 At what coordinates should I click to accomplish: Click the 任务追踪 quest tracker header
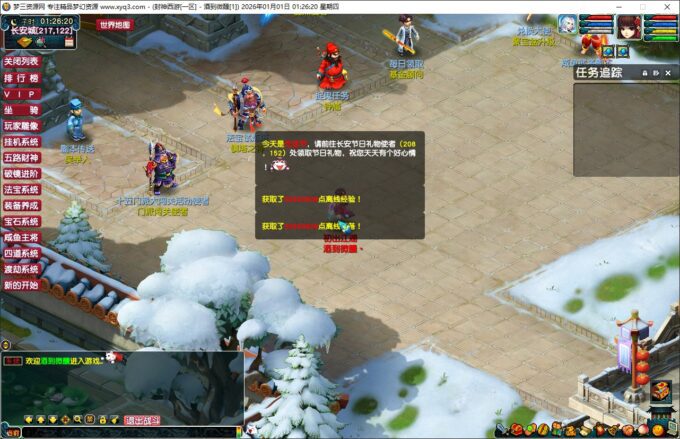[601, 72]
